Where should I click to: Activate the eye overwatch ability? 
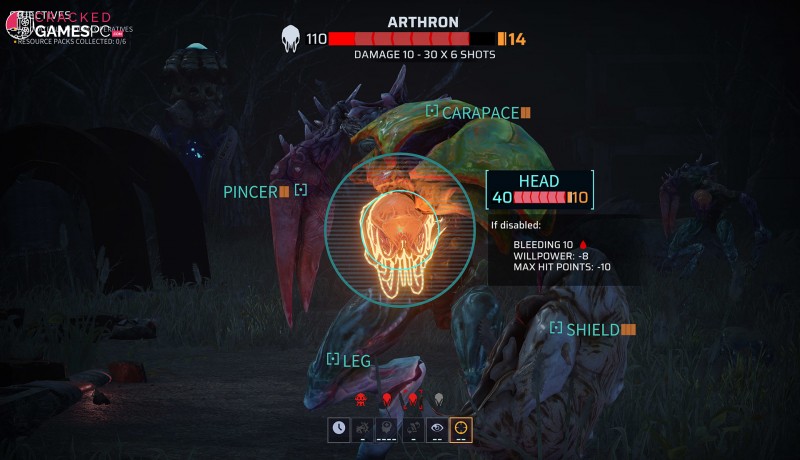[x=437, y=429]
